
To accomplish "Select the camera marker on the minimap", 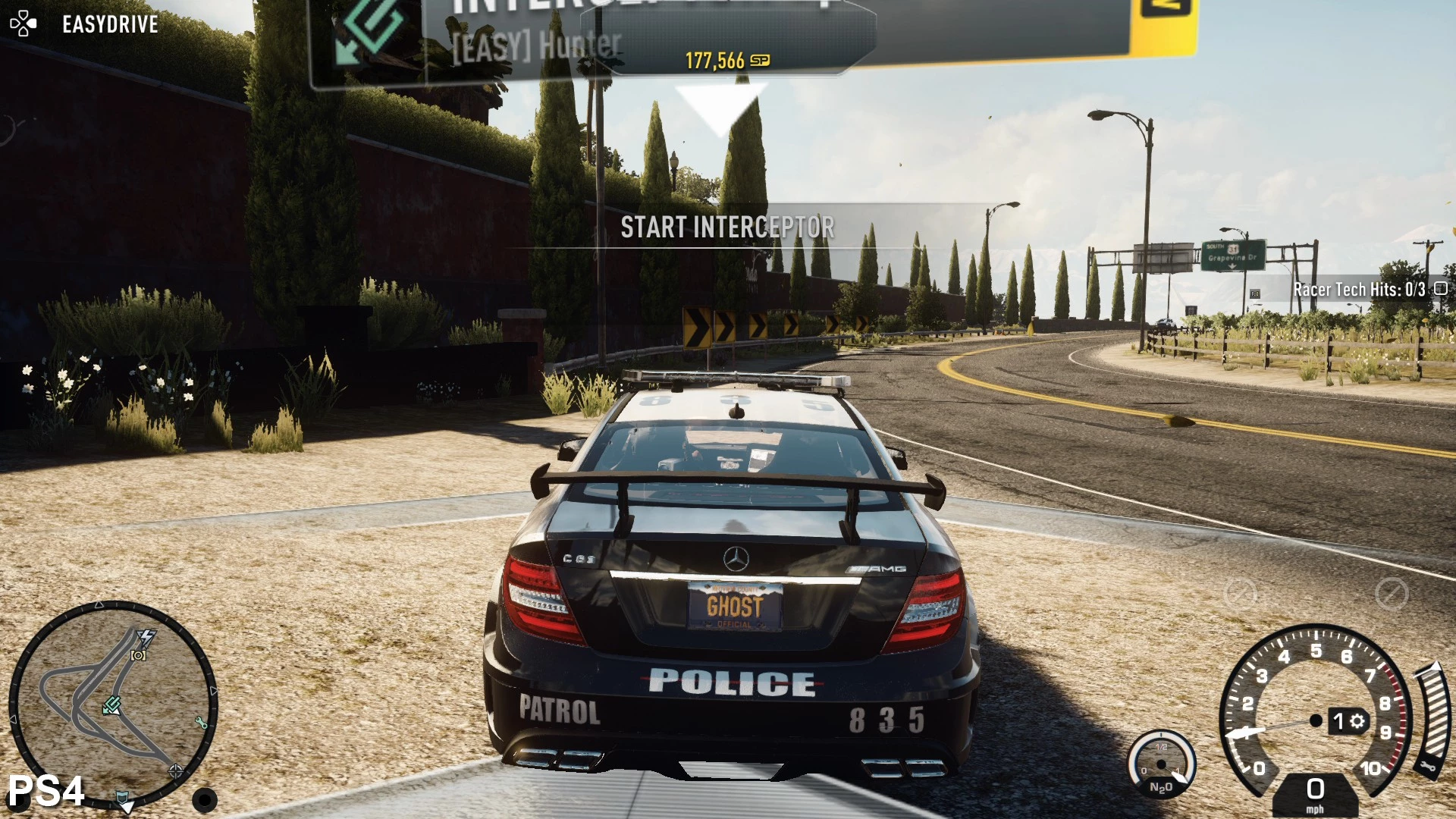I will [x=138, y=655].
